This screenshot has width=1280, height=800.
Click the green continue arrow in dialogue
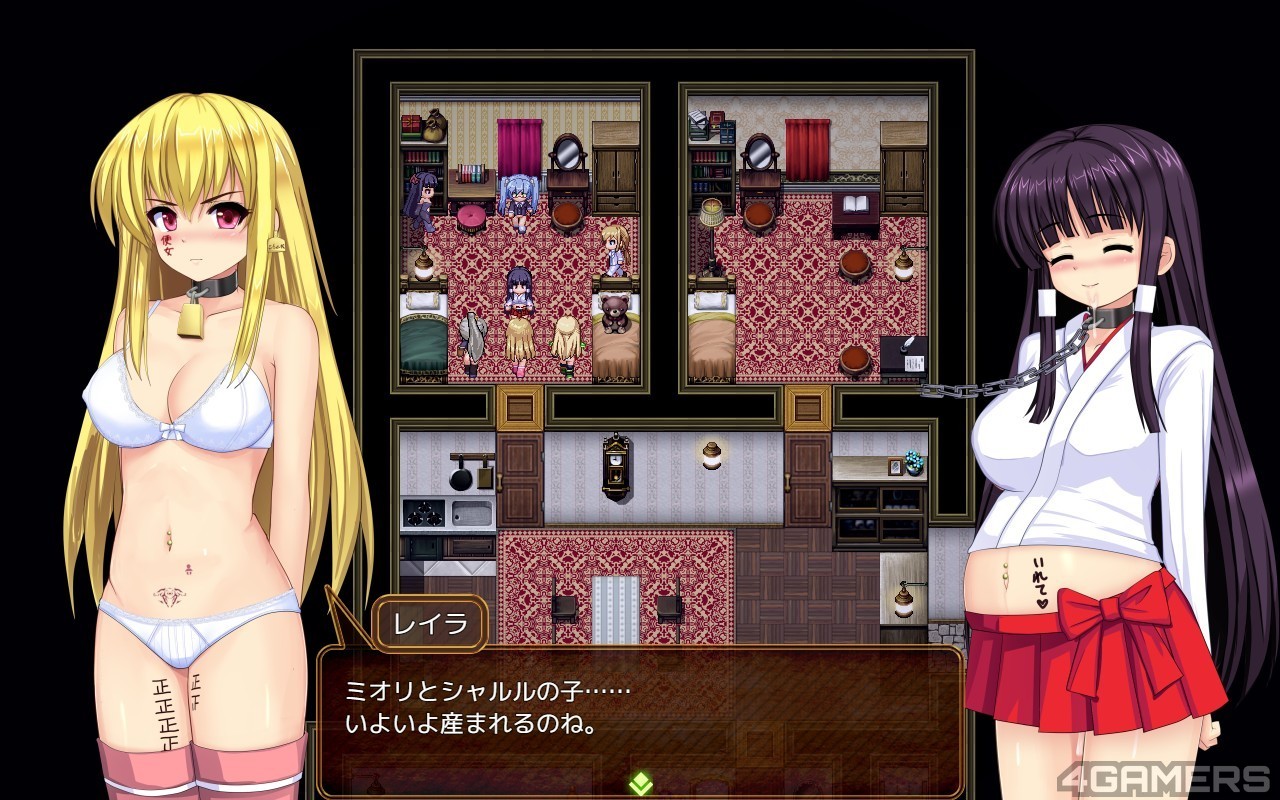640,783
